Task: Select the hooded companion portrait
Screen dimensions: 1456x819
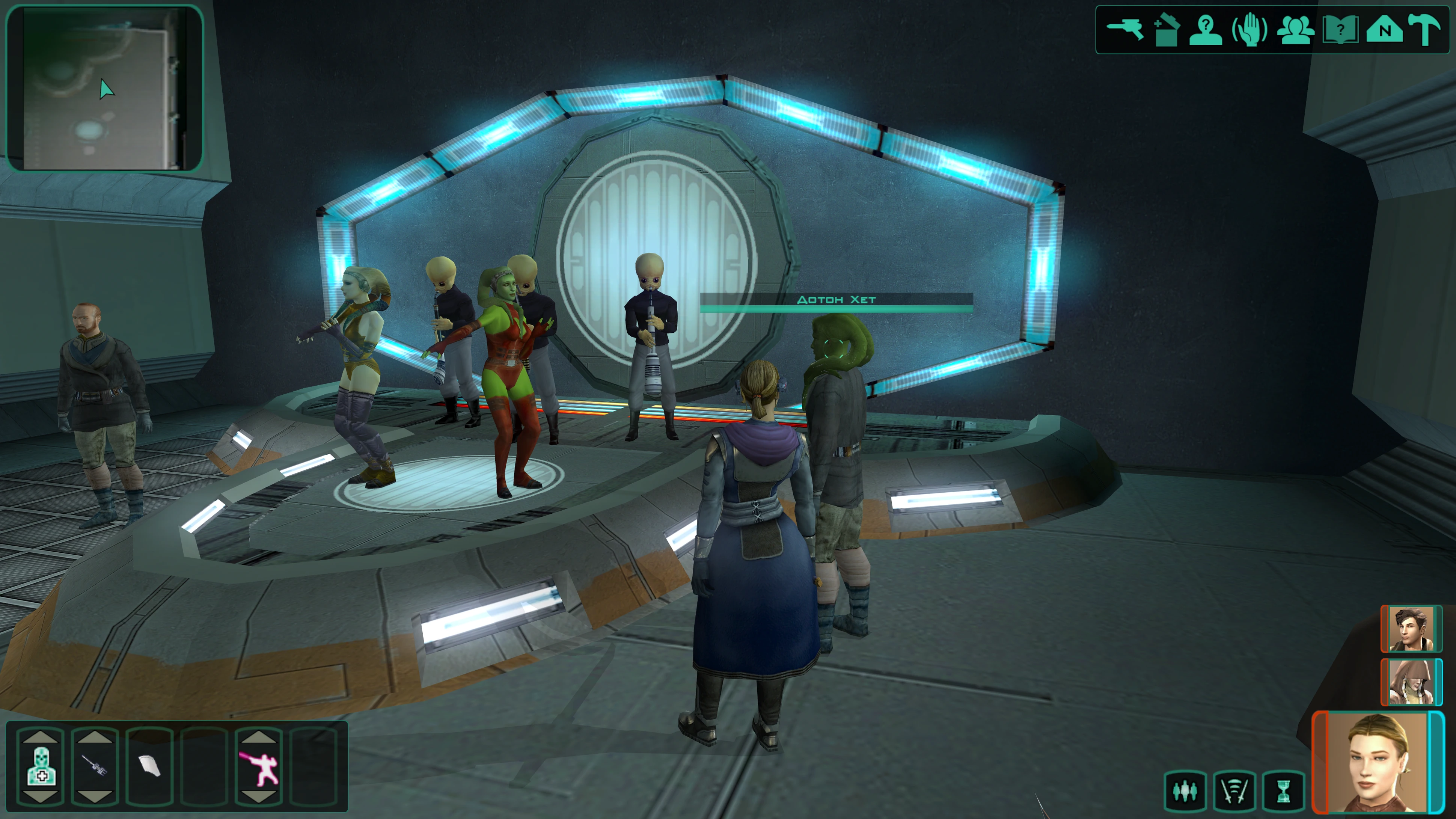Action: click(1411, 682)
